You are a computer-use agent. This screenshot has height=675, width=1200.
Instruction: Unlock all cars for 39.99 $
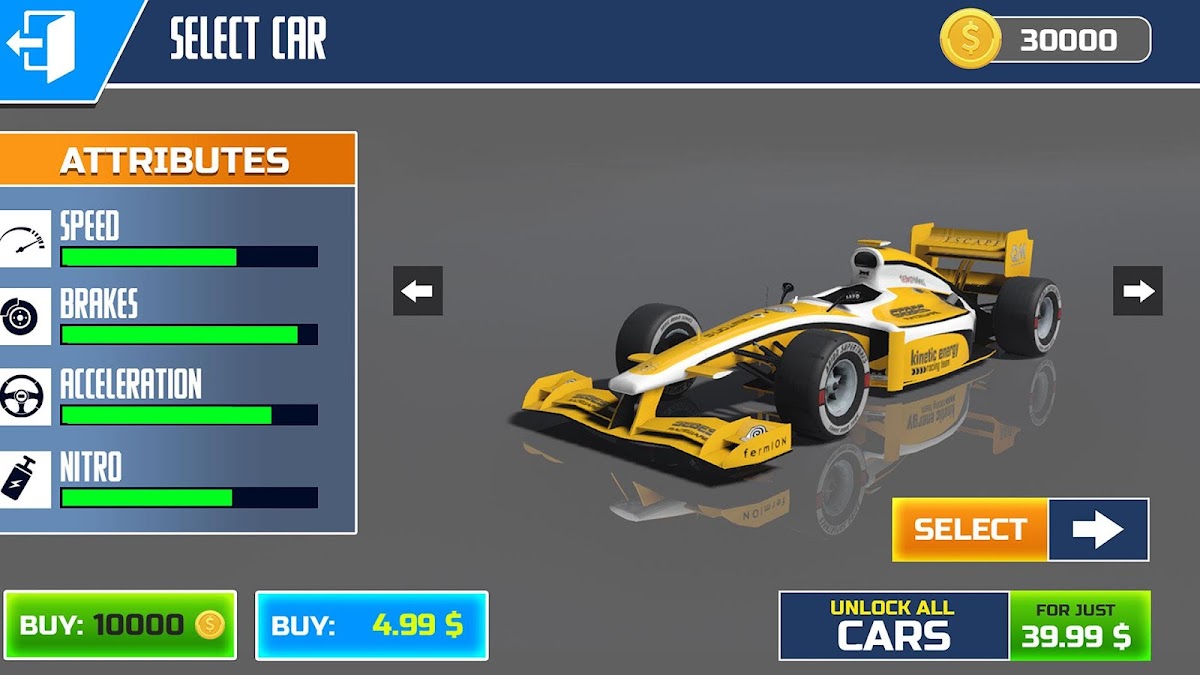(965, 625)
